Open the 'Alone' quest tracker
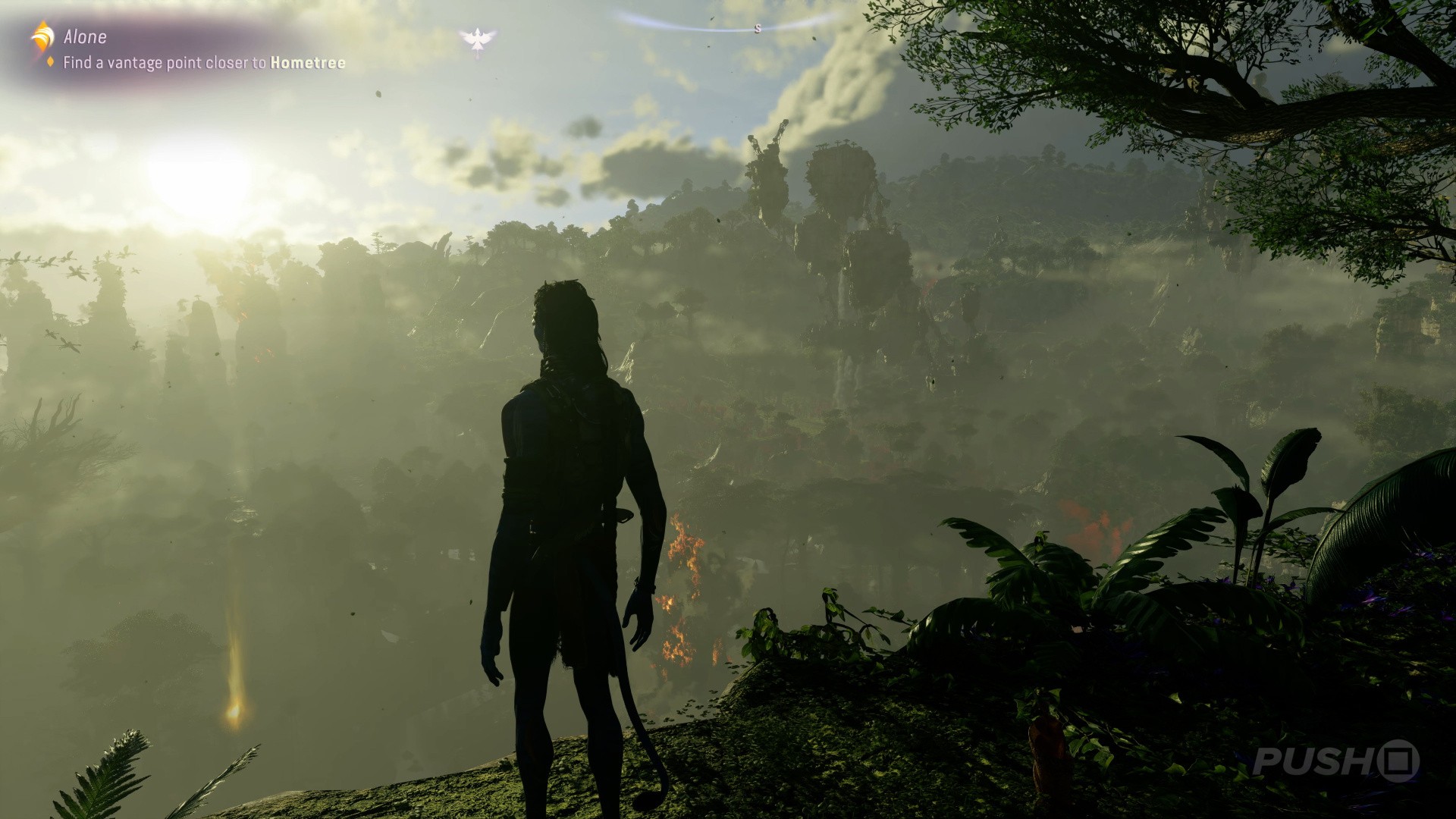 (x=85, y=36)
